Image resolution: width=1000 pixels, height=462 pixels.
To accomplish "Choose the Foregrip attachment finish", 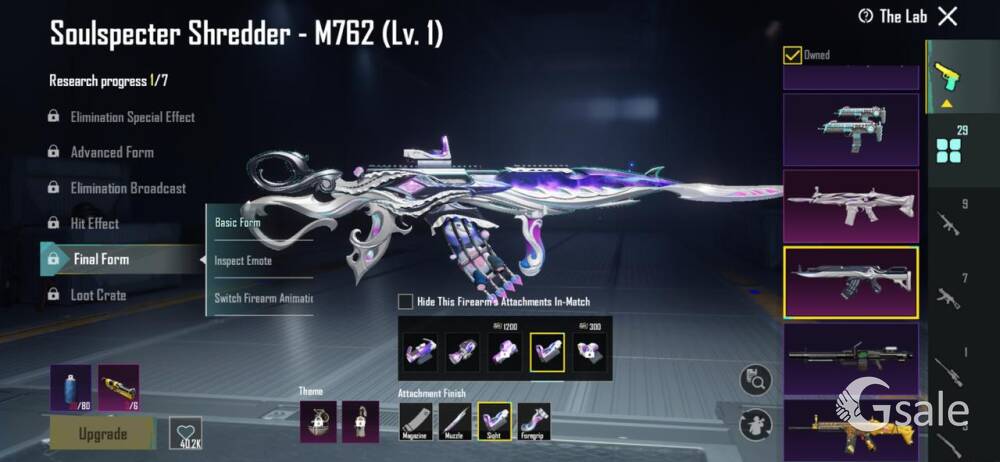I will 533,420.
